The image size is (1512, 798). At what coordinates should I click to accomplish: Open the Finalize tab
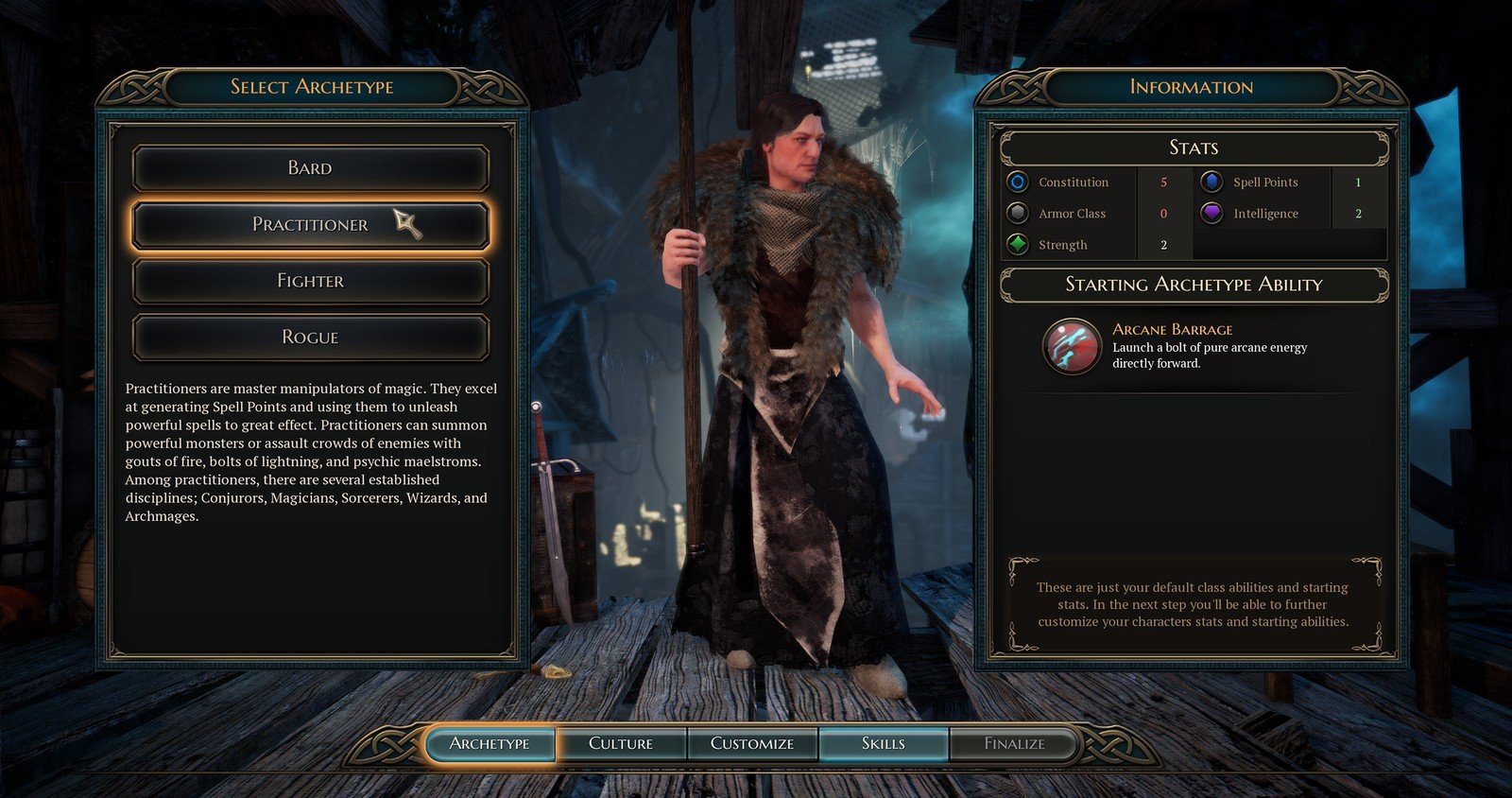pyautogui.click(x=1012, y=743)
